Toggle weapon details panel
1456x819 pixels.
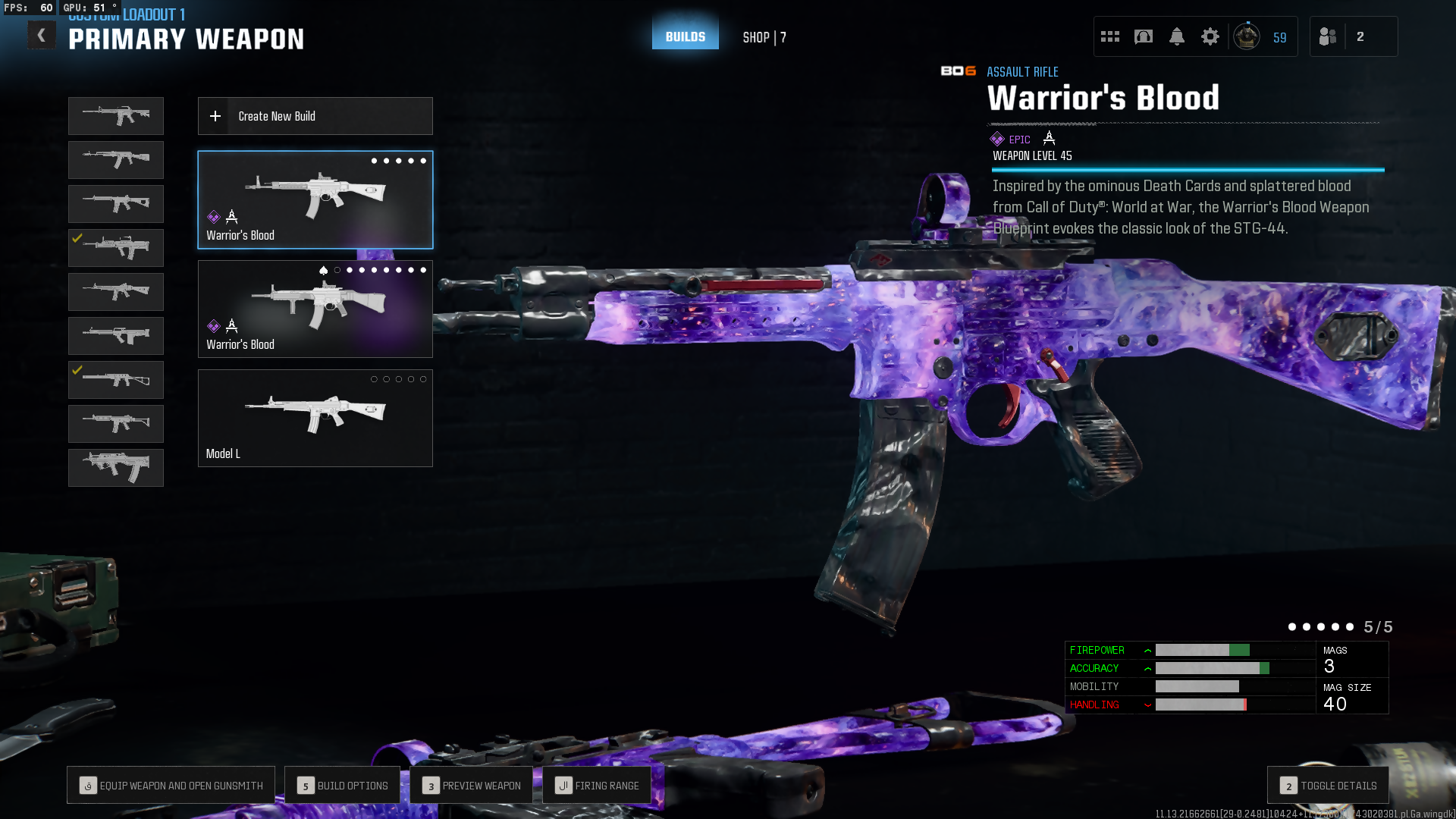pyautogui.click(x=1328, y=786)
